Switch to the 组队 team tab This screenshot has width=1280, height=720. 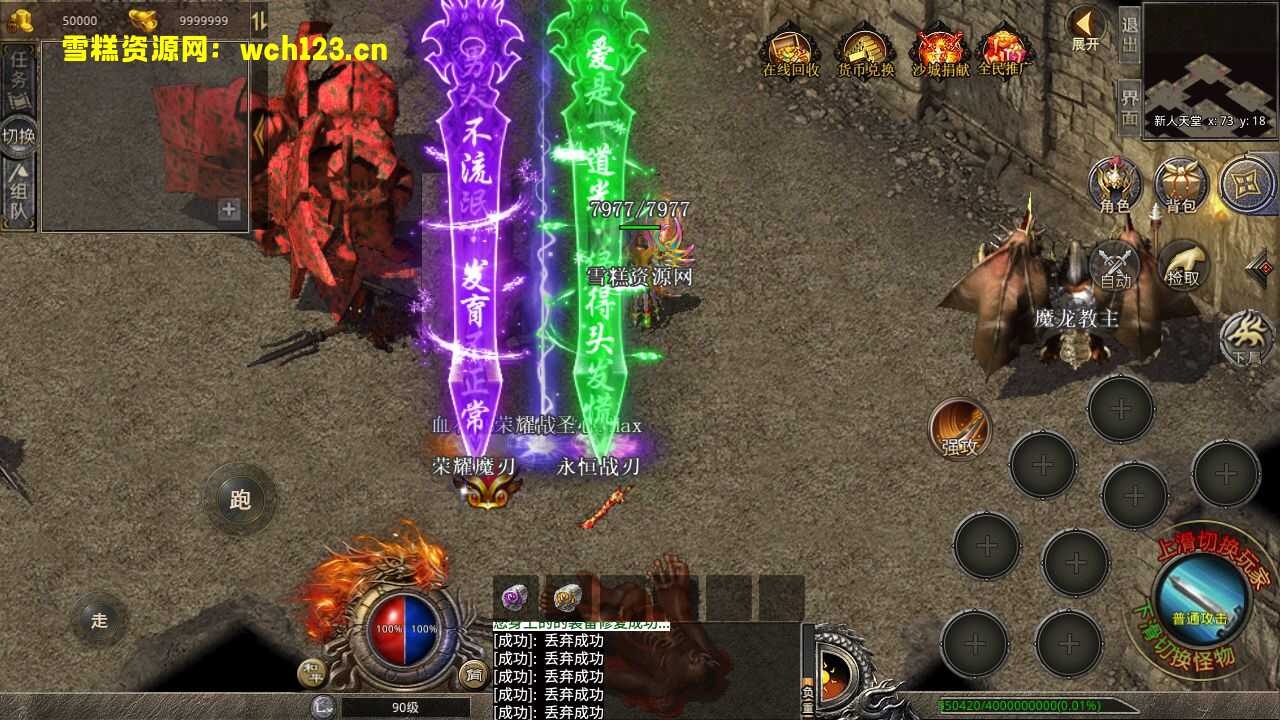[19, 194]
